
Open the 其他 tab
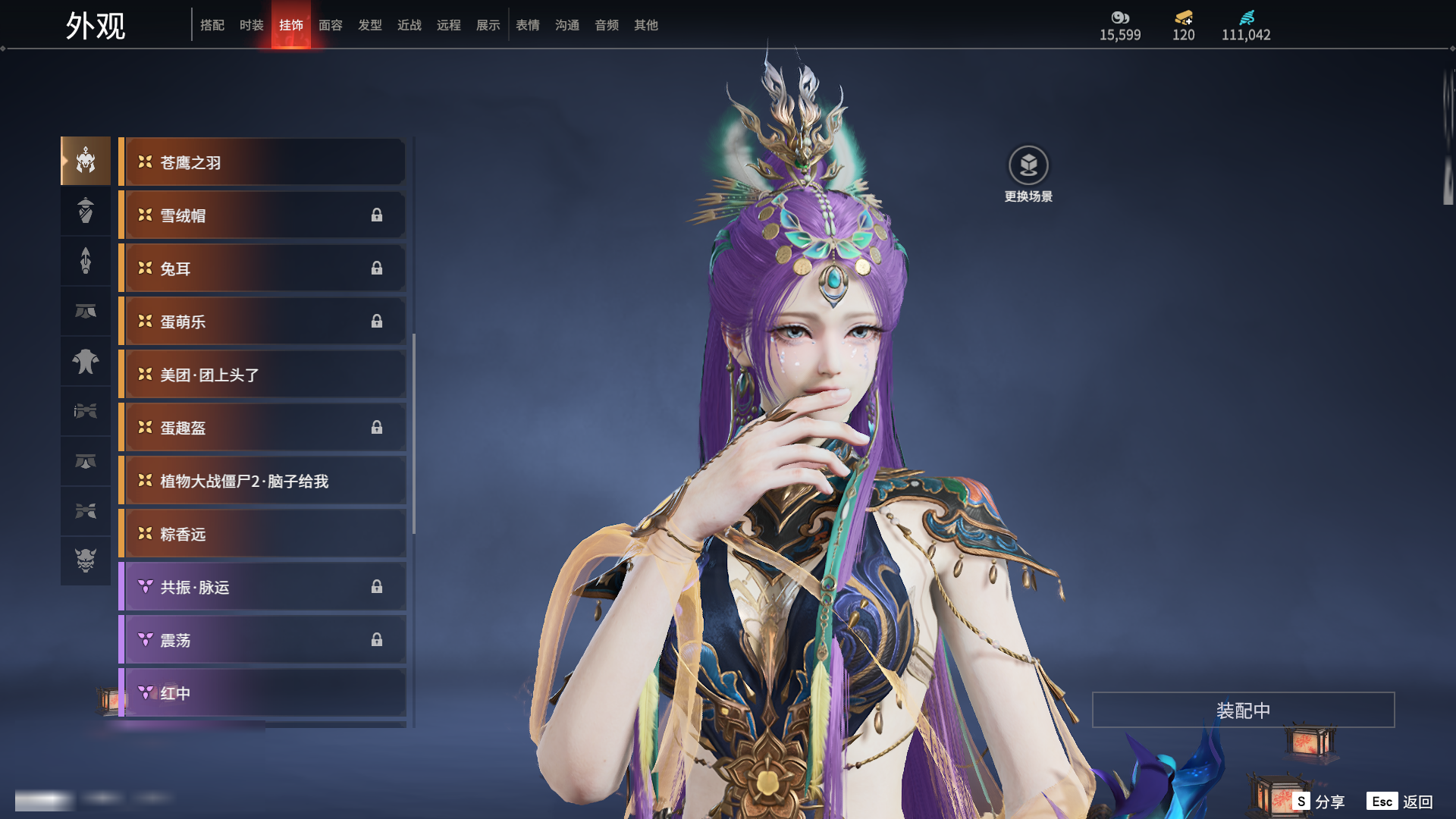(x=646, y=25)
